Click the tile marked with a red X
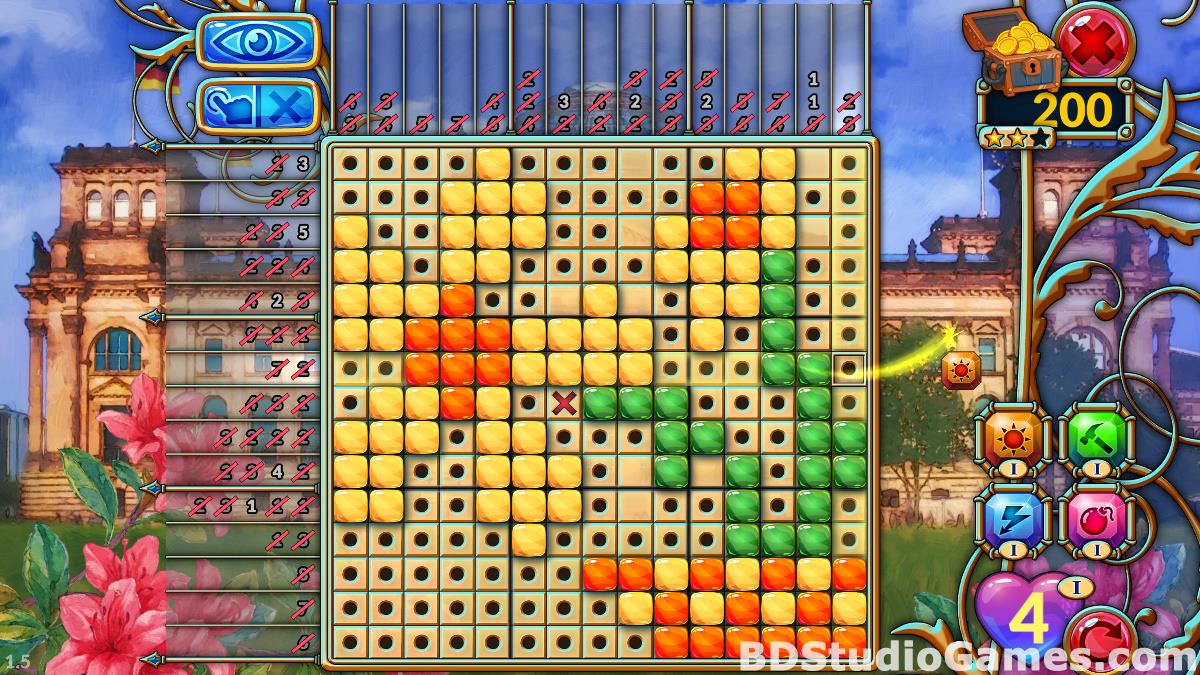 point(565,403)
